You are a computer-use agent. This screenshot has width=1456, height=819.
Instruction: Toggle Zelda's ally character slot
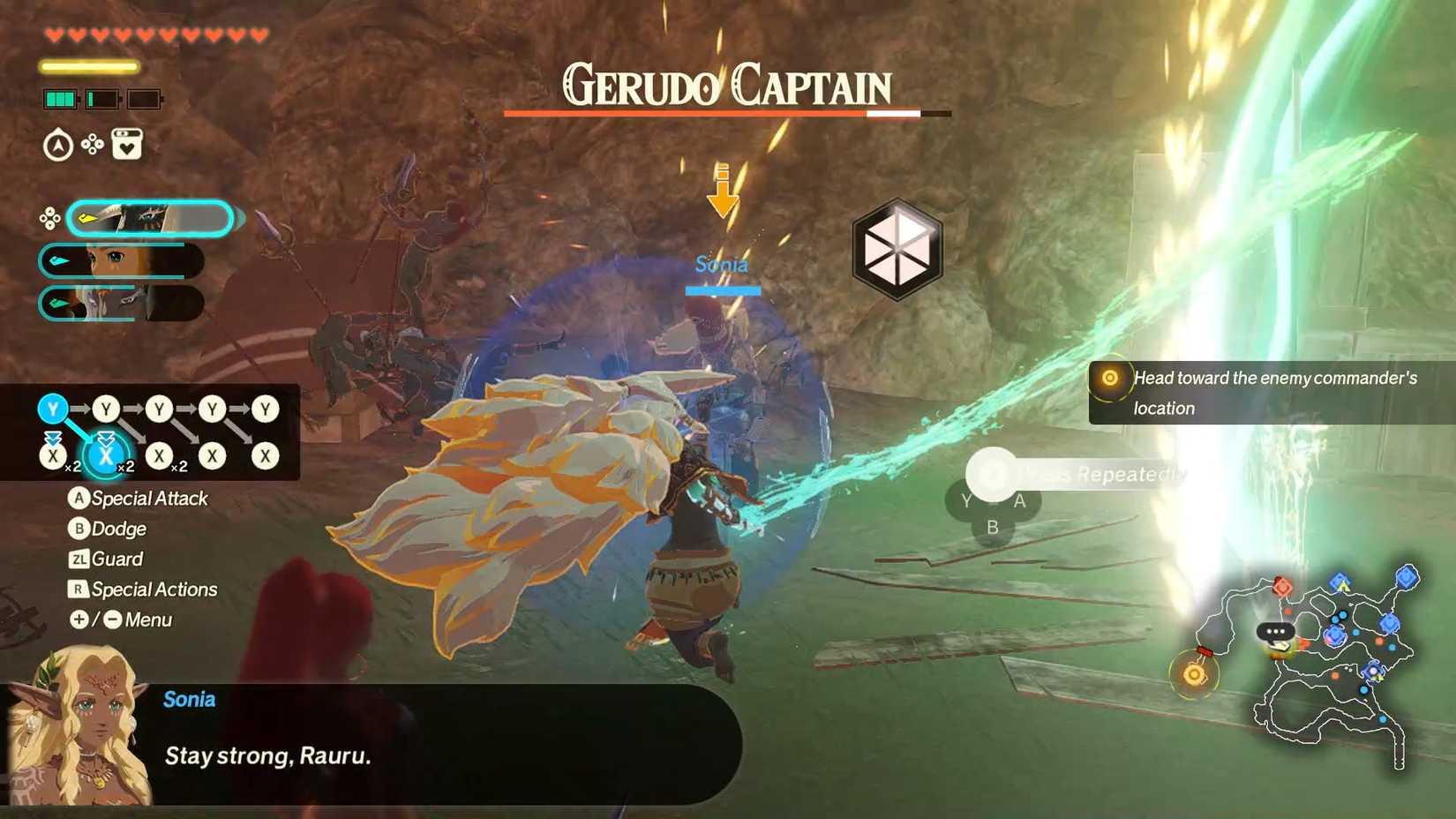[121, 261]
